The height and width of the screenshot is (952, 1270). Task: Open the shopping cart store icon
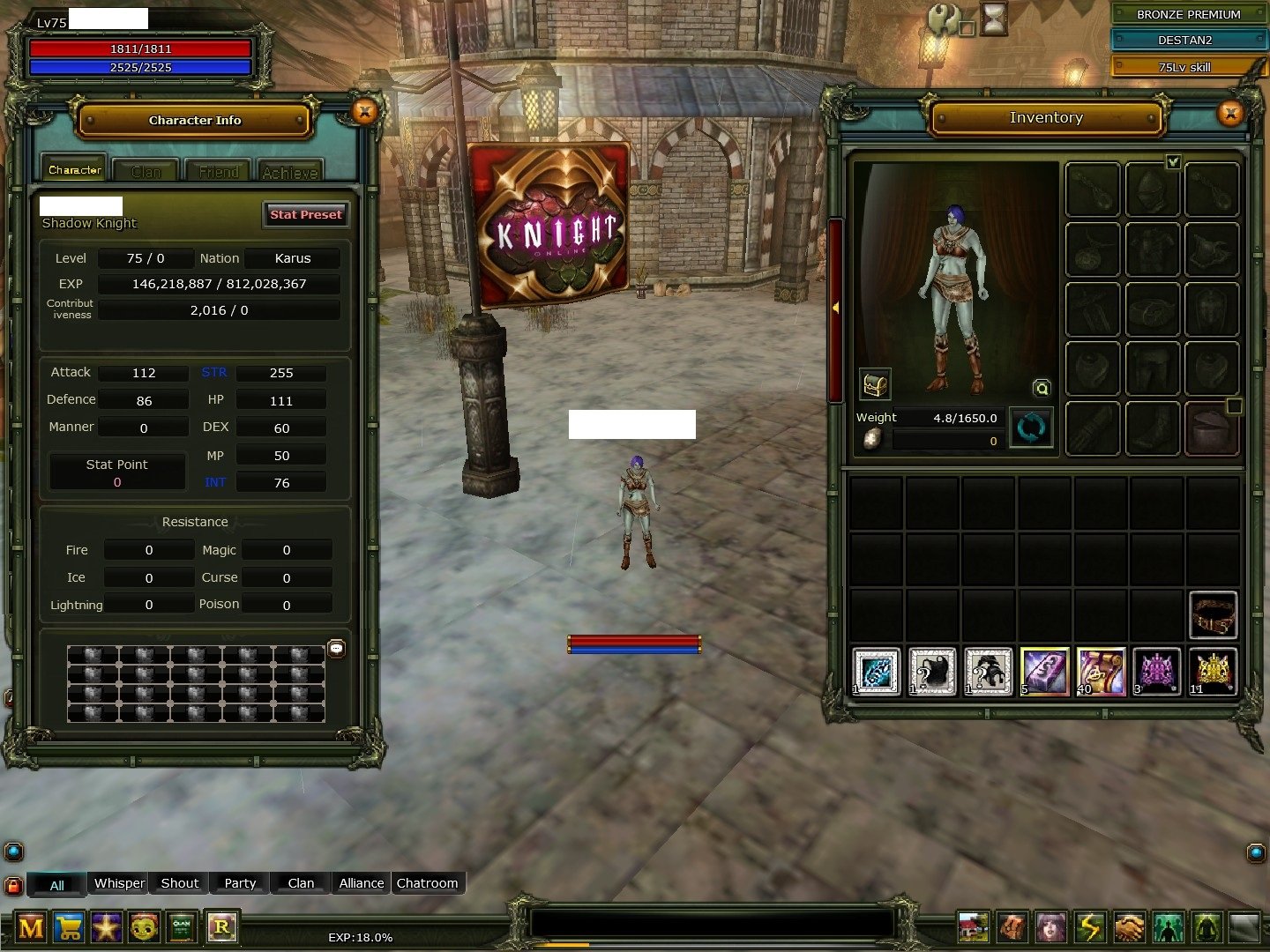pyautogui.click(x=69, y=927)
